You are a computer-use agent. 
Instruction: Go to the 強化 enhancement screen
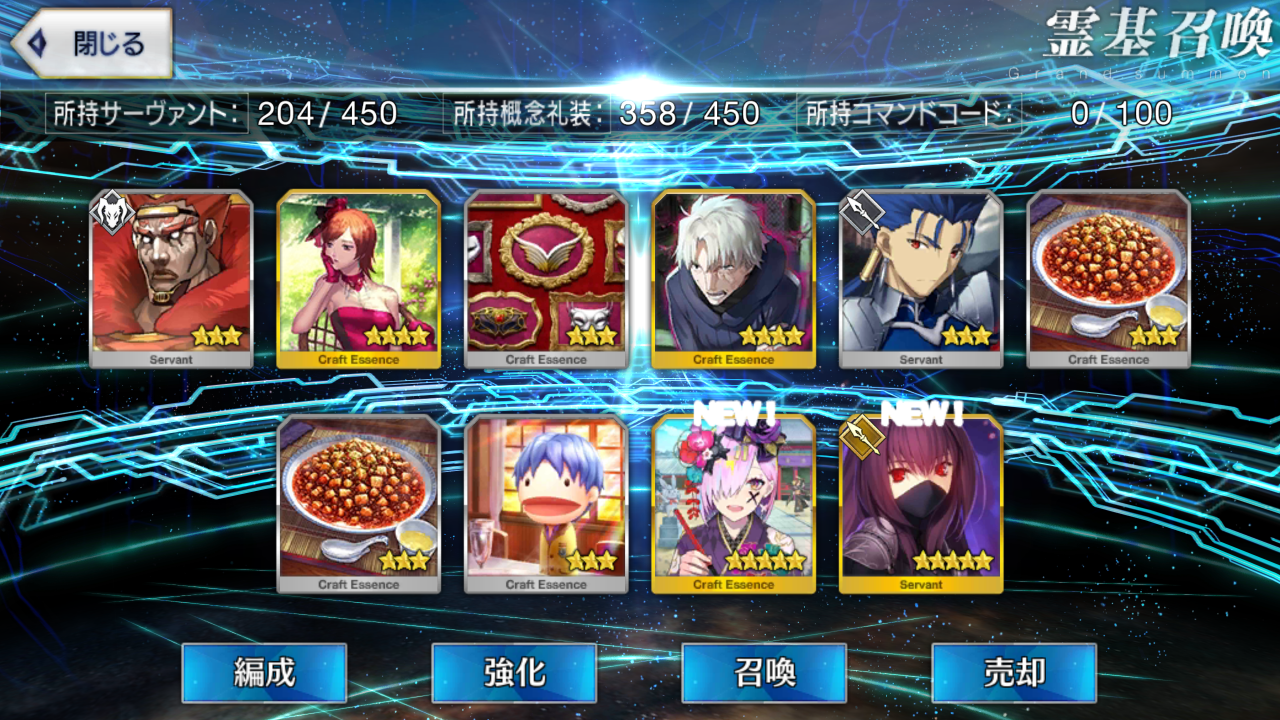[514, 672]
